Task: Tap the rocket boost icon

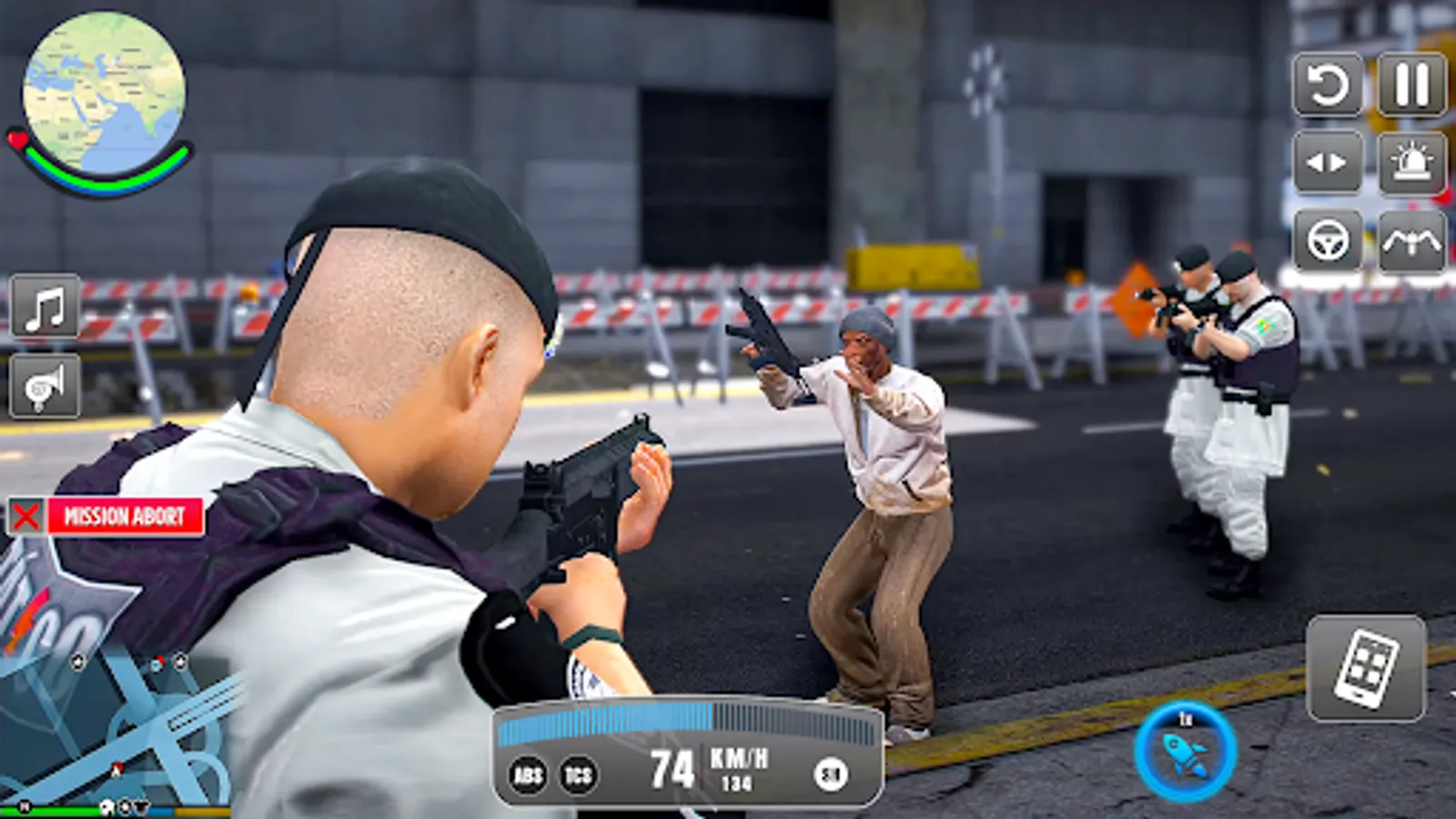Action: pyautogui.click(x=1185, y=753)
